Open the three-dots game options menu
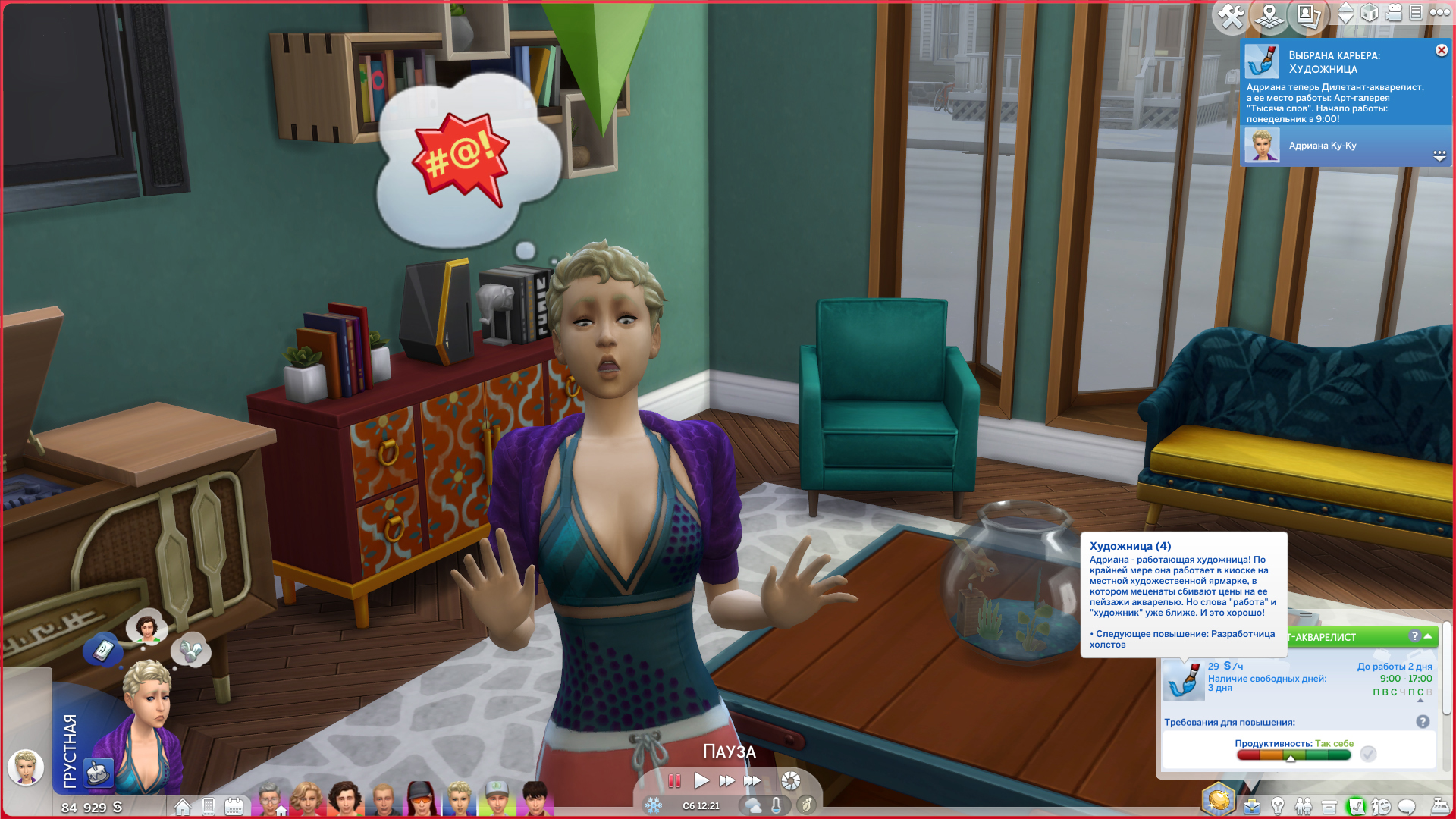Image resolution: width=1456 pixels, height=819 pixels. coord(1439,13)
